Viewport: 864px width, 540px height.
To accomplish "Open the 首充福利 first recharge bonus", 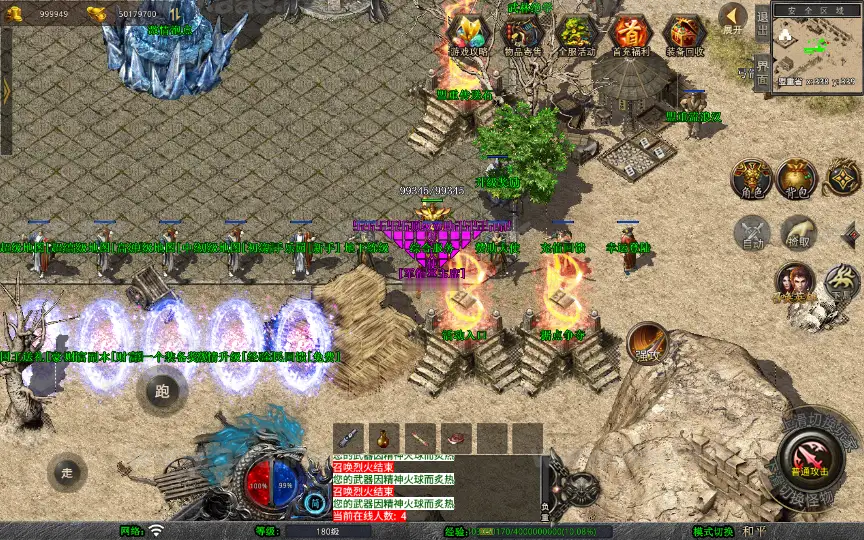I will coord(629,36).
